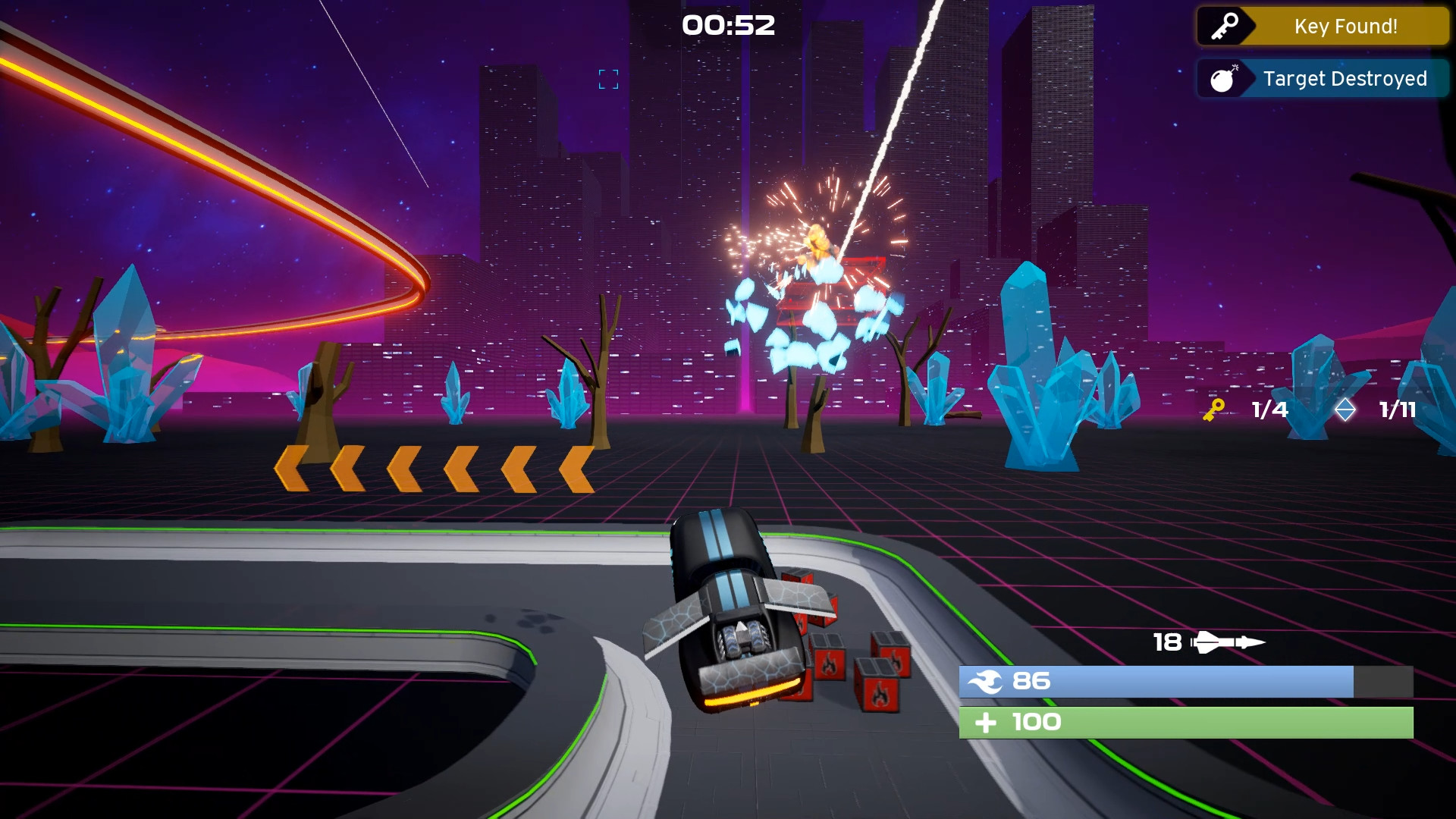The width and height of the screenshot is (1456, 819).
Task: Click the Target Destroyed banner
Action: pos(1345,77)
